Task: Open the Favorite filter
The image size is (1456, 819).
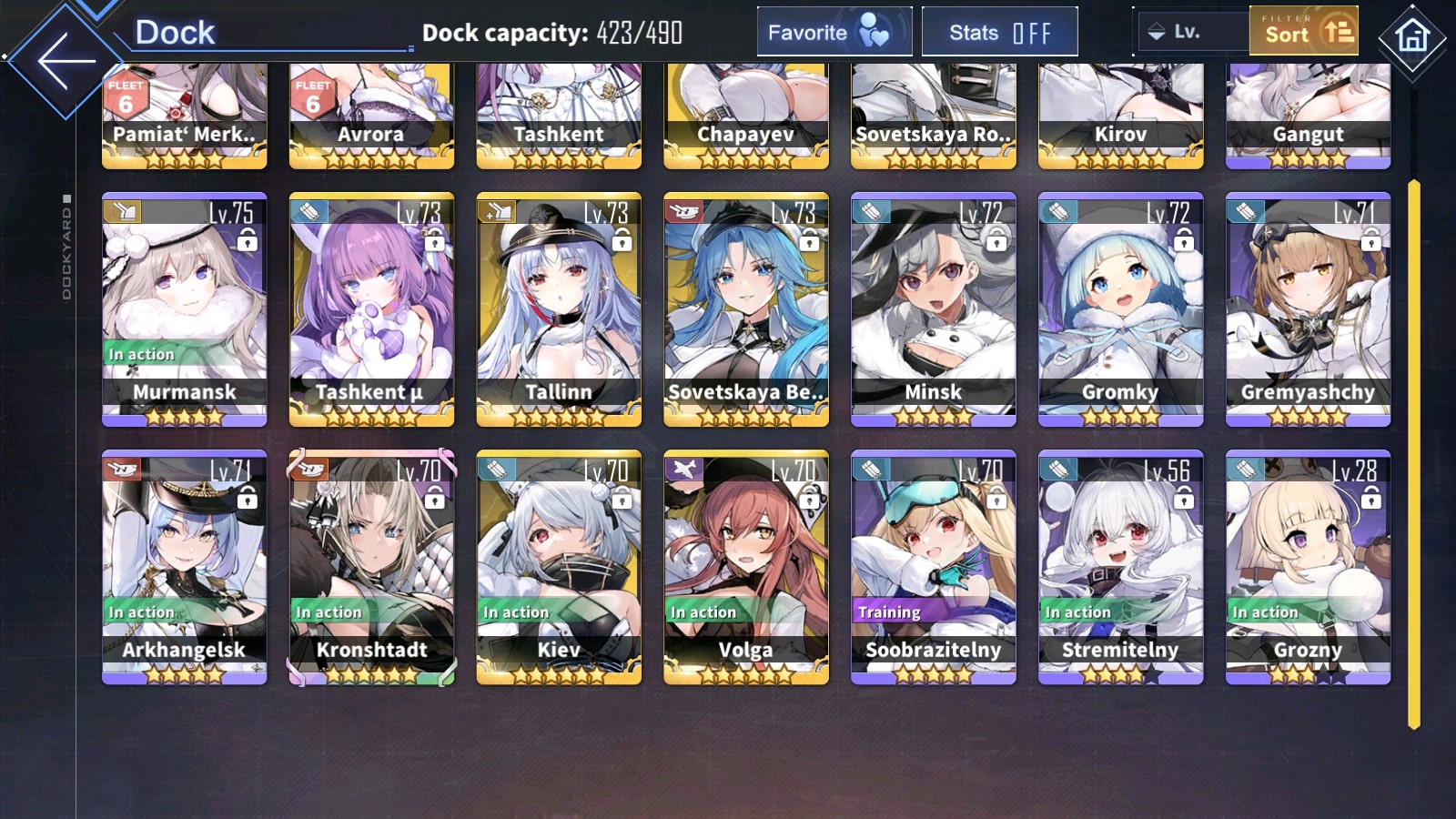Action: pos(834,33)
